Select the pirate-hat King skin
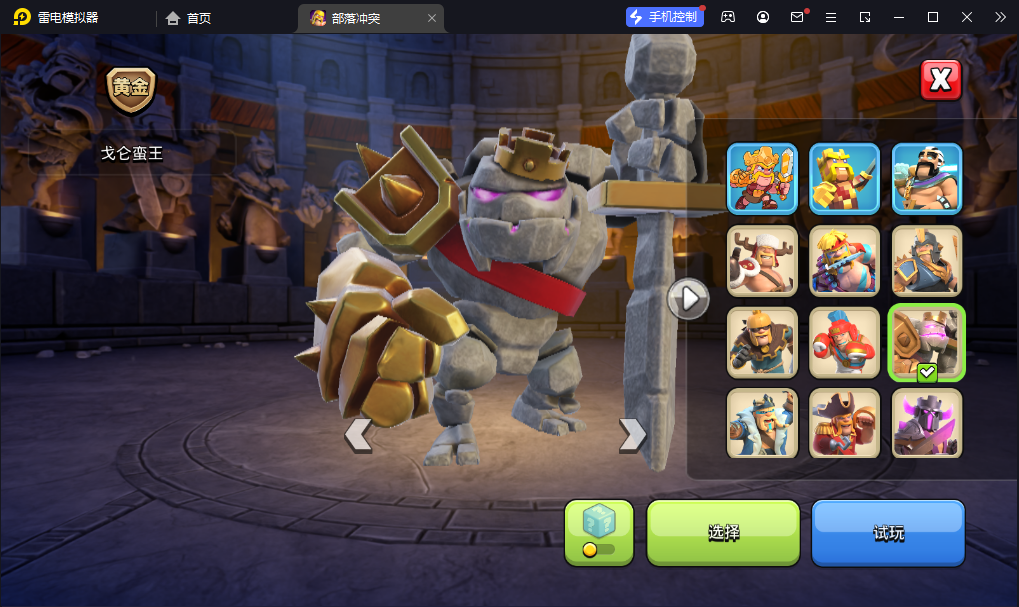The image size is (1019, 607). [x=844, y=423]
